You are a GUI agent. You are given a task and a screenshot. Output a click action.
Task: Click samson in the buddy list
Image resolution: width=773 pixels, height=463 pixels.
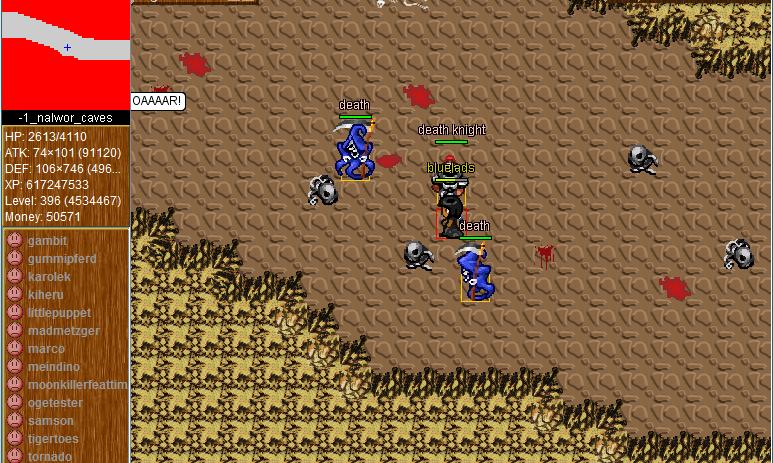[50, 421]
